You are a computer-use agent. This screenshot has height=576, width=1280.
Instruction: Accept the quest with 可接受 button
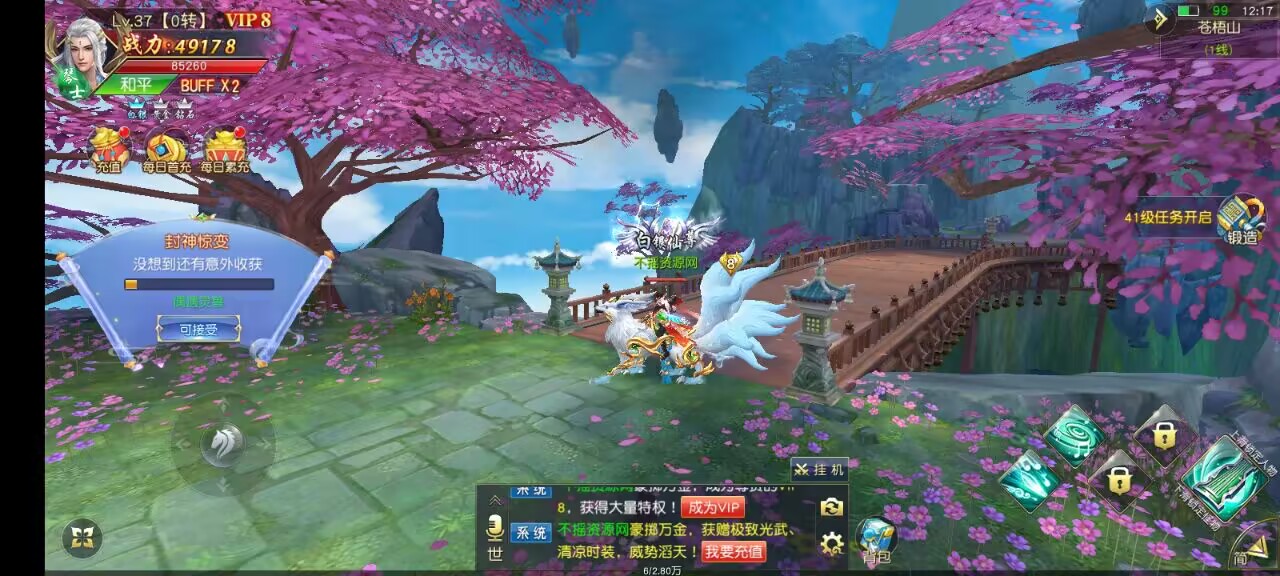(198, 328)
